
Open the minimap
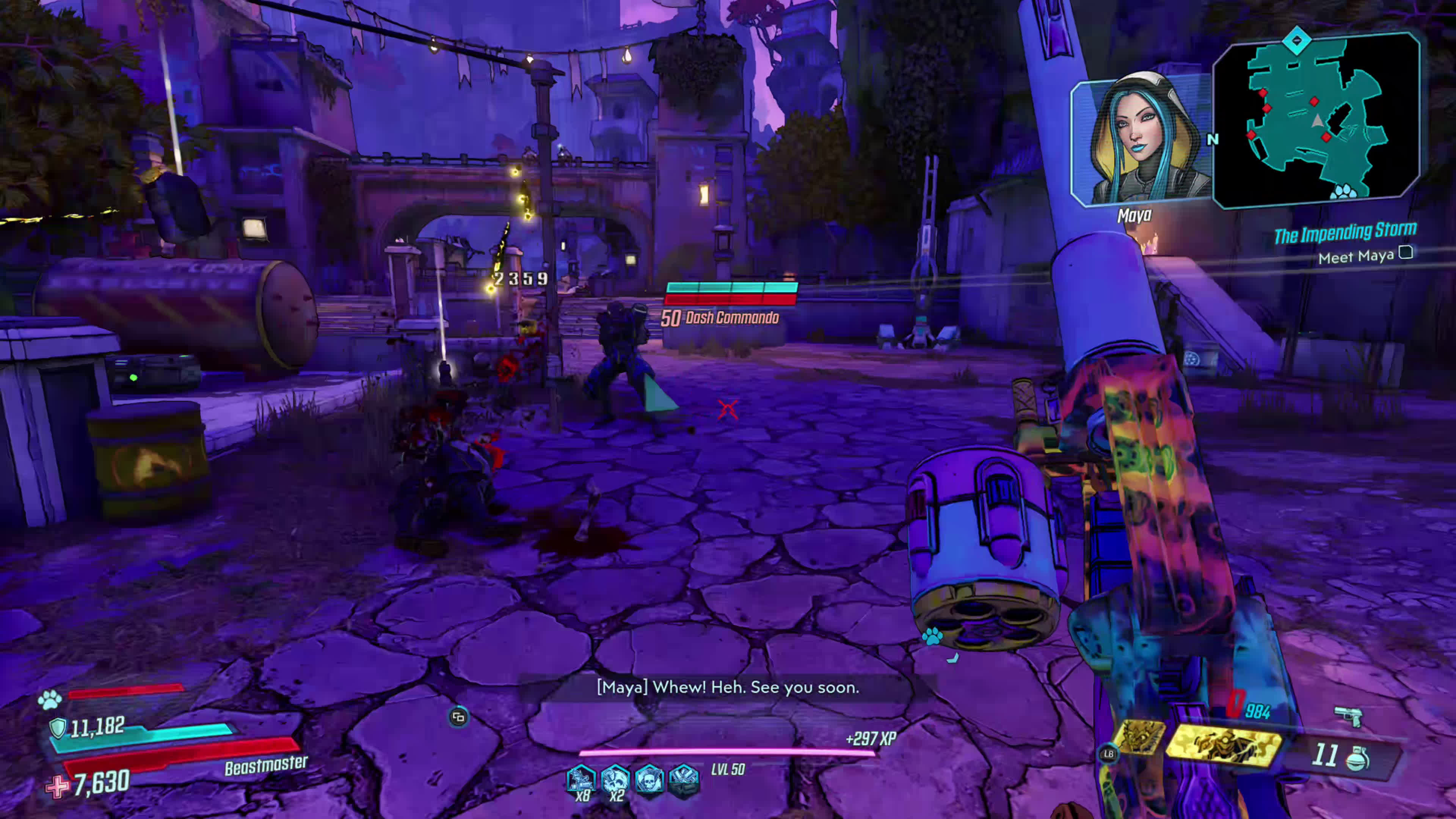[x=1317, y=120]
